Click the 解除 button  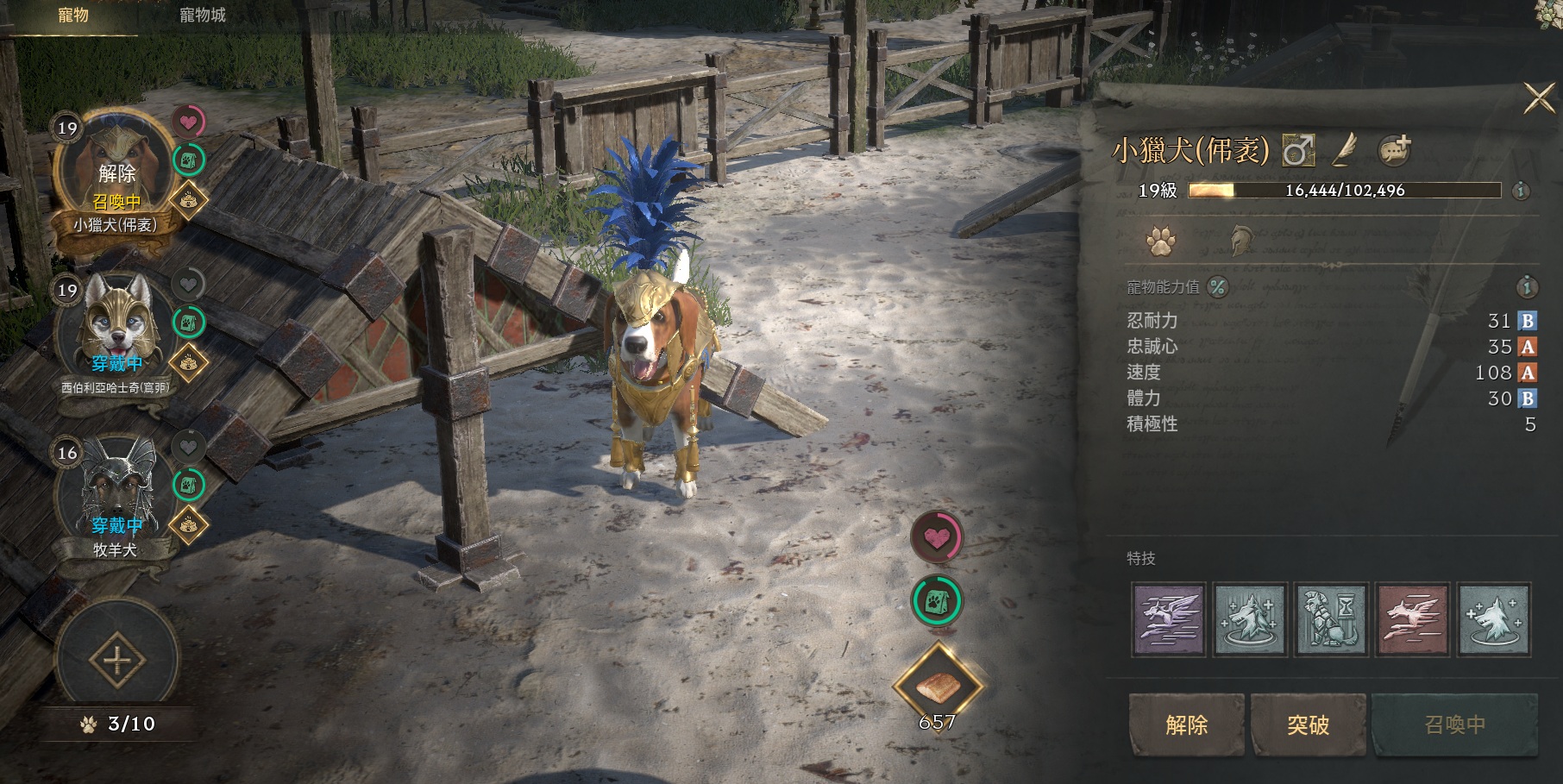(x=1186, y=724)
